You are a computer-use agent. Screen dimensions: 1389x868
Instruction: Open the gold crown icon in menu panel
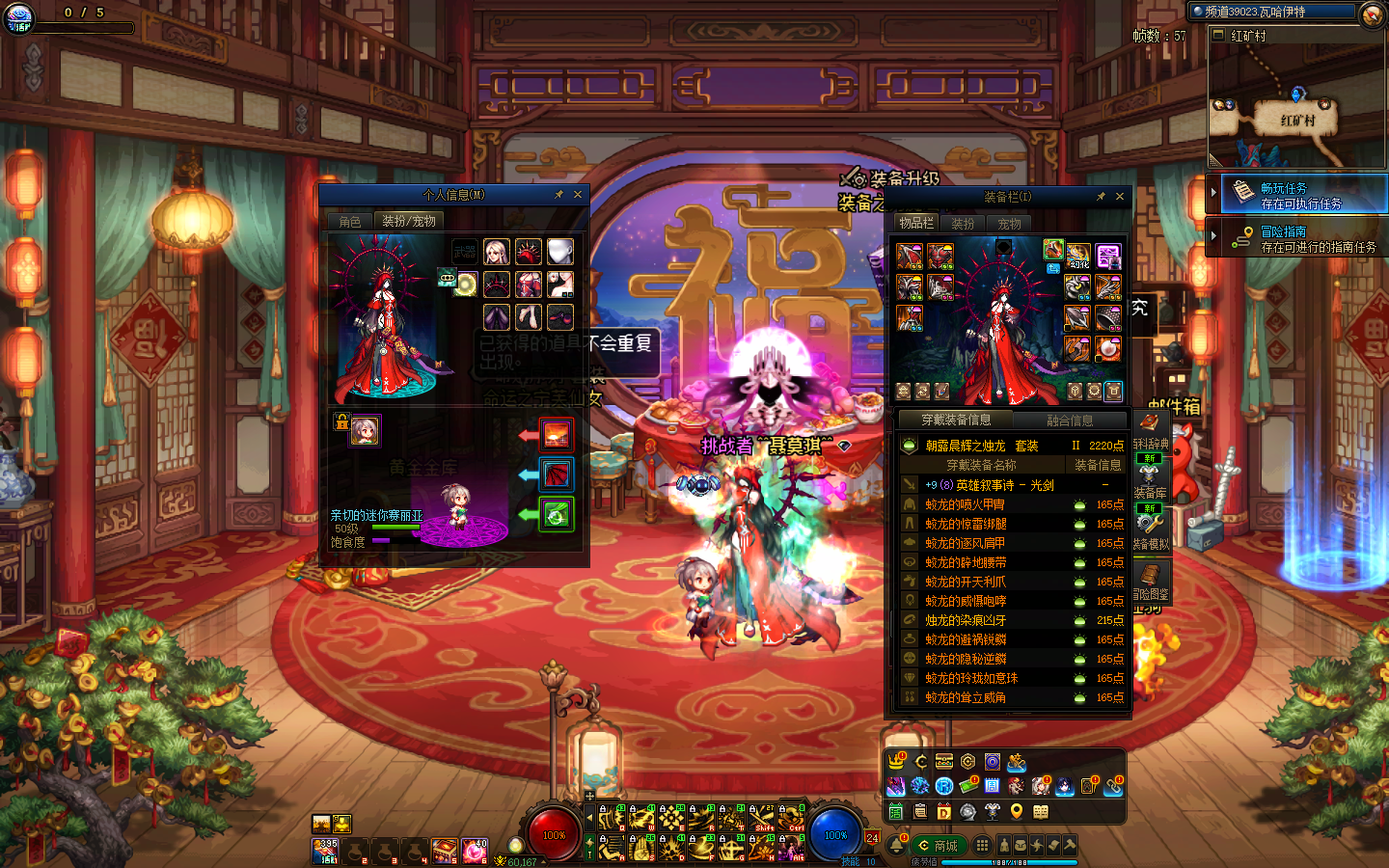click(897, 762)
